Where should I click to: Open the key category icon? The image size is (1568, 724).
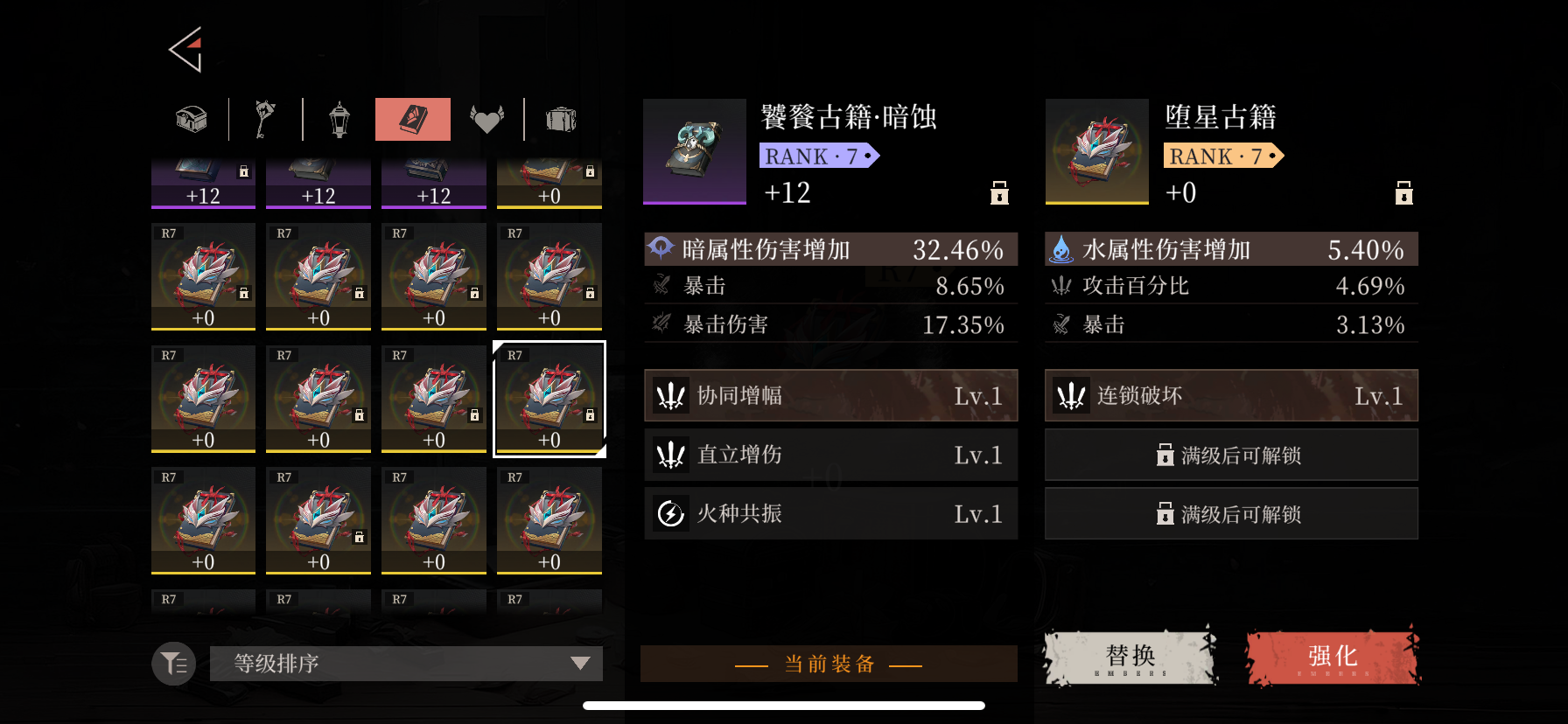[x=265, y=119]
